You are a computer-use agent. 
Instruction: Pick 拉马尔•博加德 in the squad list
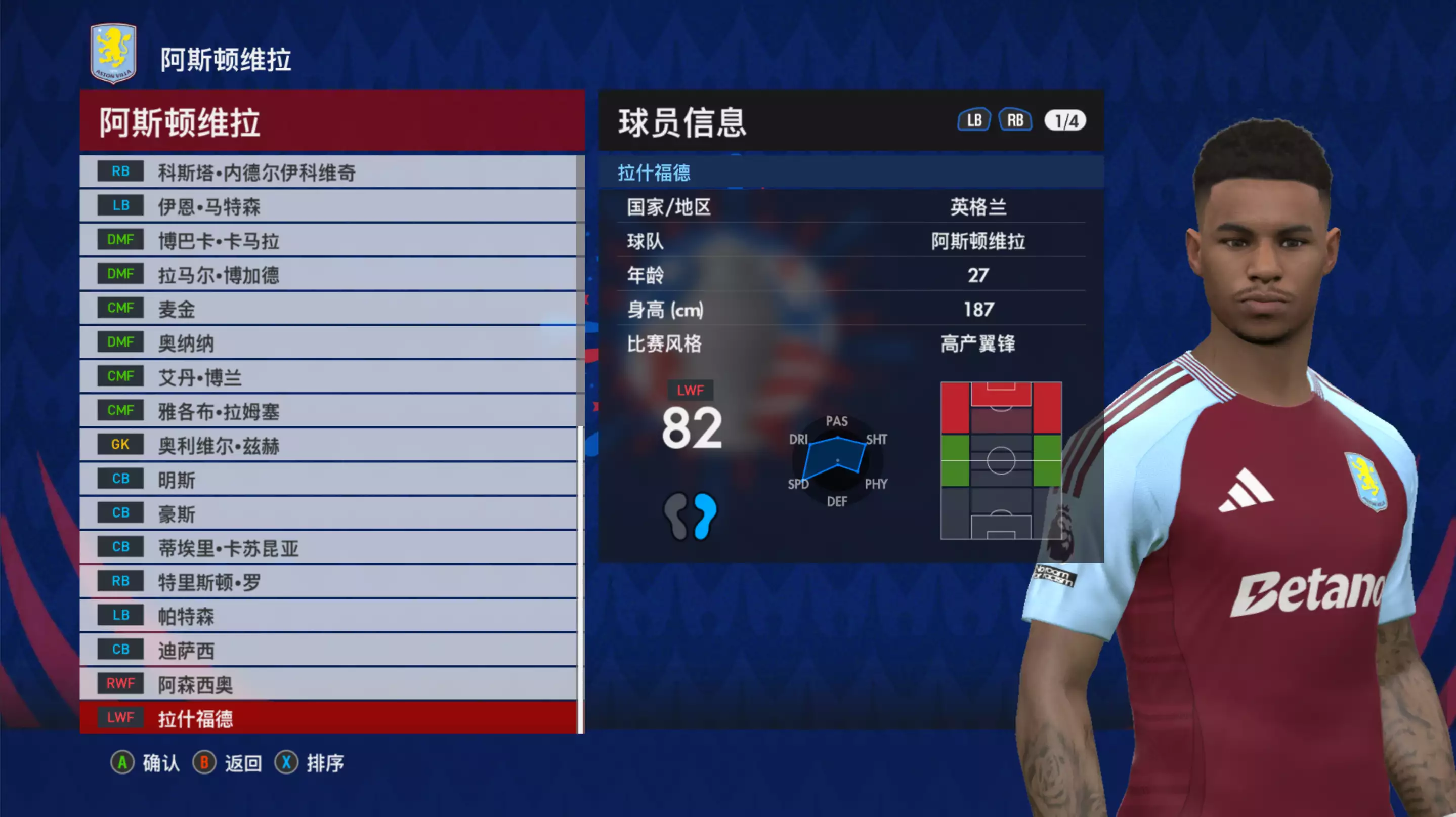[x=328, y=275]
